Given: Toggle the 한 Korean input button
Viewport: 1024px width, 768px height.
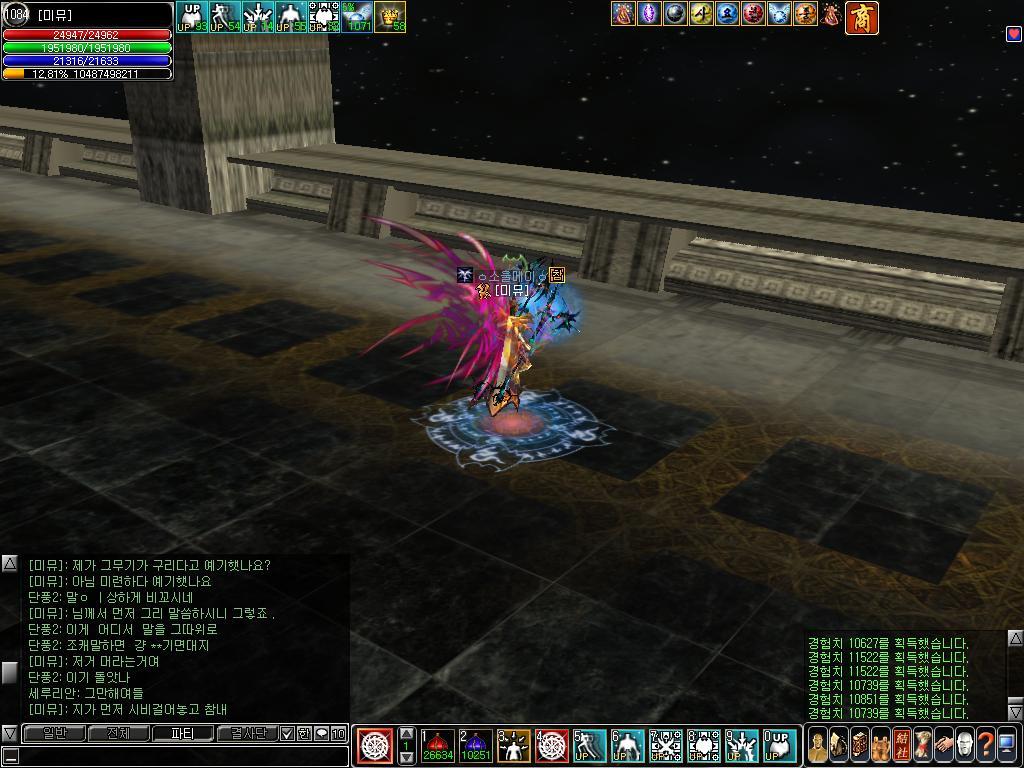Looking at the screenshot, I should pos(304,733).
